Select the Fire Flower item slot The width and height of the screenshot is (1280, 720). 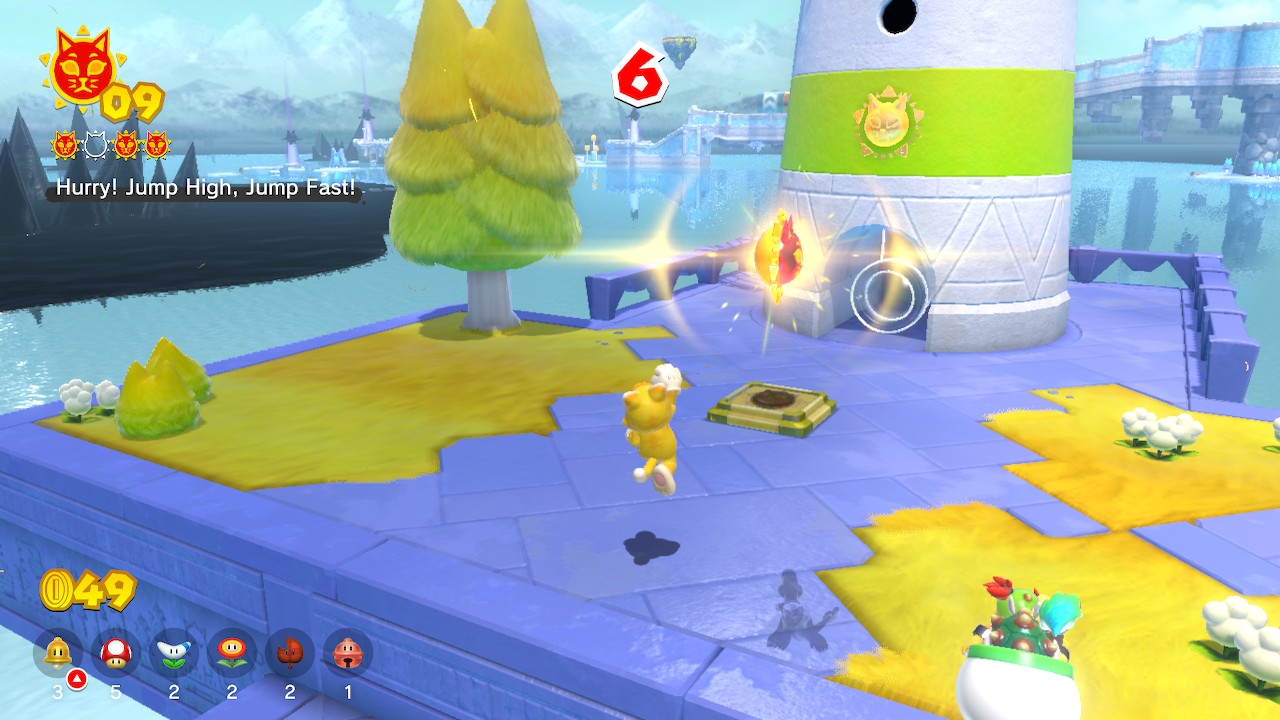click(x=232, y=654)
